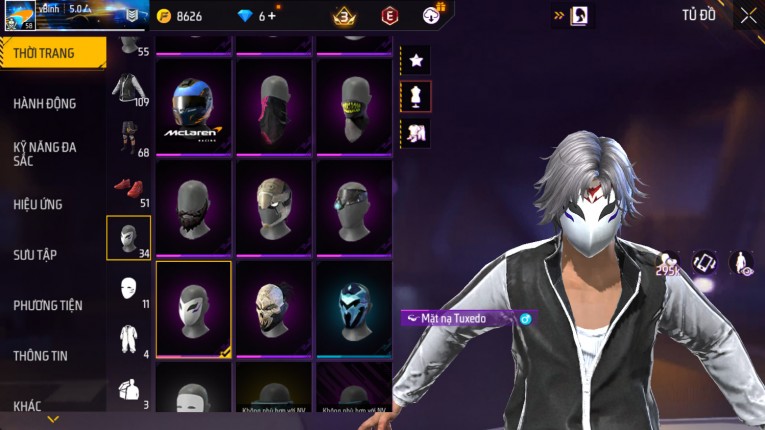Switch to the THỜI TRANG tab

52,53
